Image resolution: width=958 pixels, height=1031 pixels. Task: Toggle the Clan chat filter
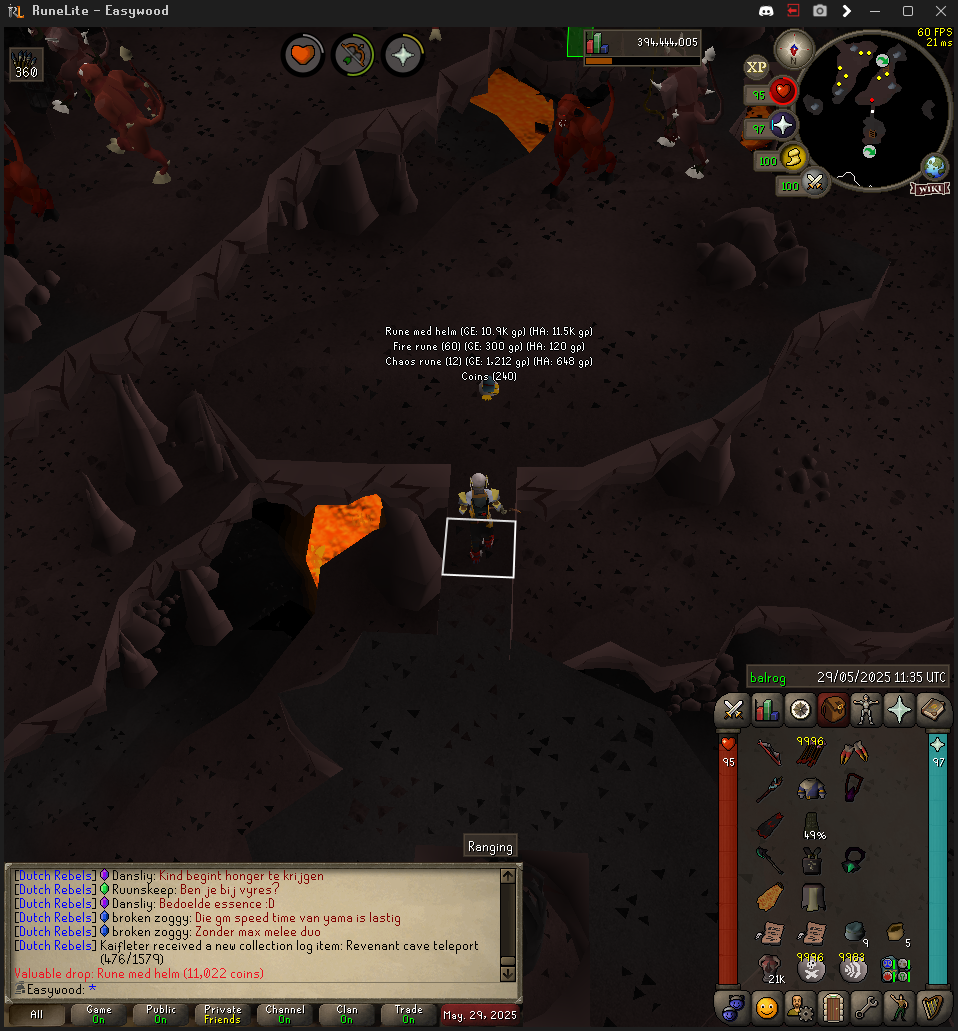click(x=346, y=1014)
